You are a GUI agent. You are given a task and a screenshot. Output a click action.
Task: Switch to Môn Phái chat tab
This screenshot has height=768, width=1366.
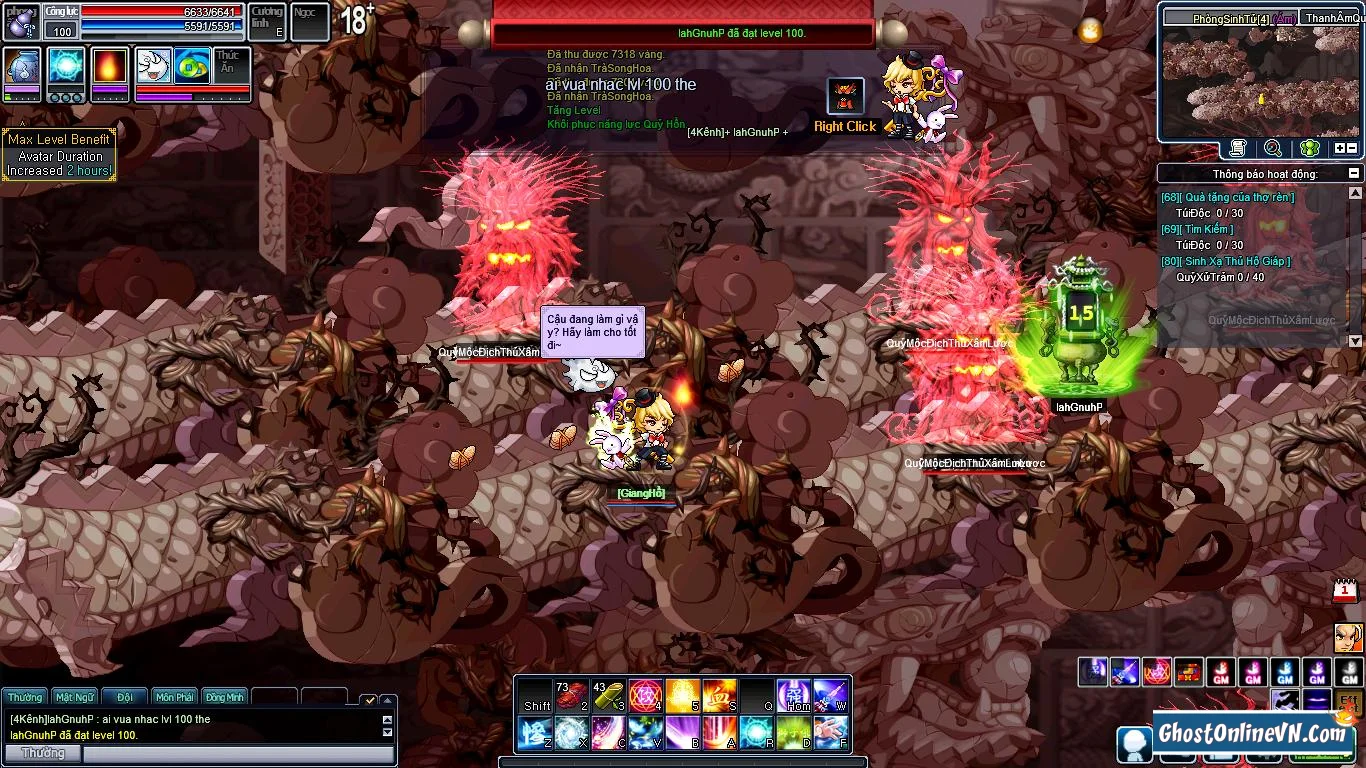tap(175, 697)
